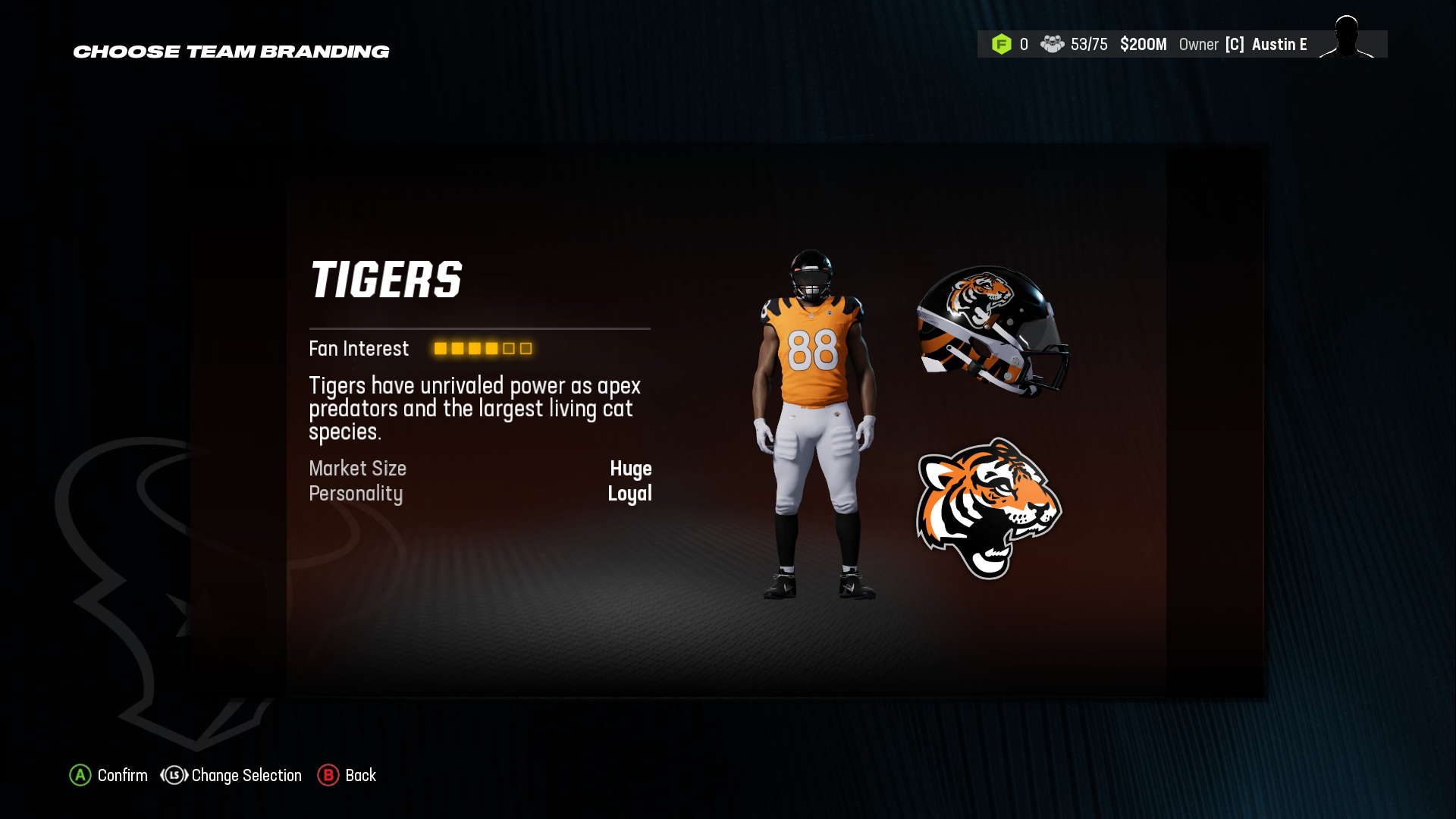Expand owner entry for Austin E
The image size is (1456, 819).
pyautogui.click(x=1279, y=44)
